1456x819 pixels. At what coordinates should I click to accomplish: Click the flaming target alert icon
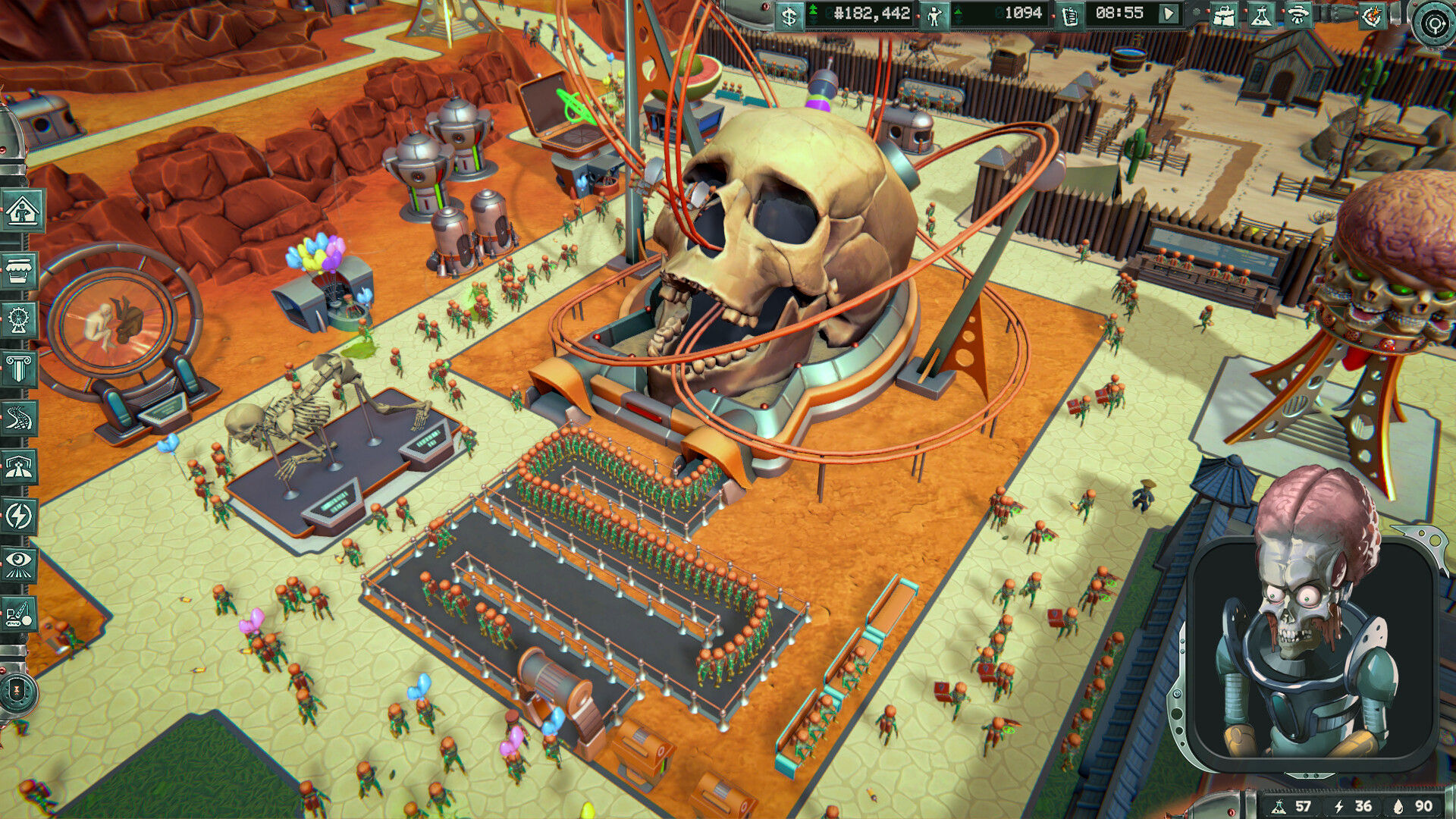click(1373, 17)
